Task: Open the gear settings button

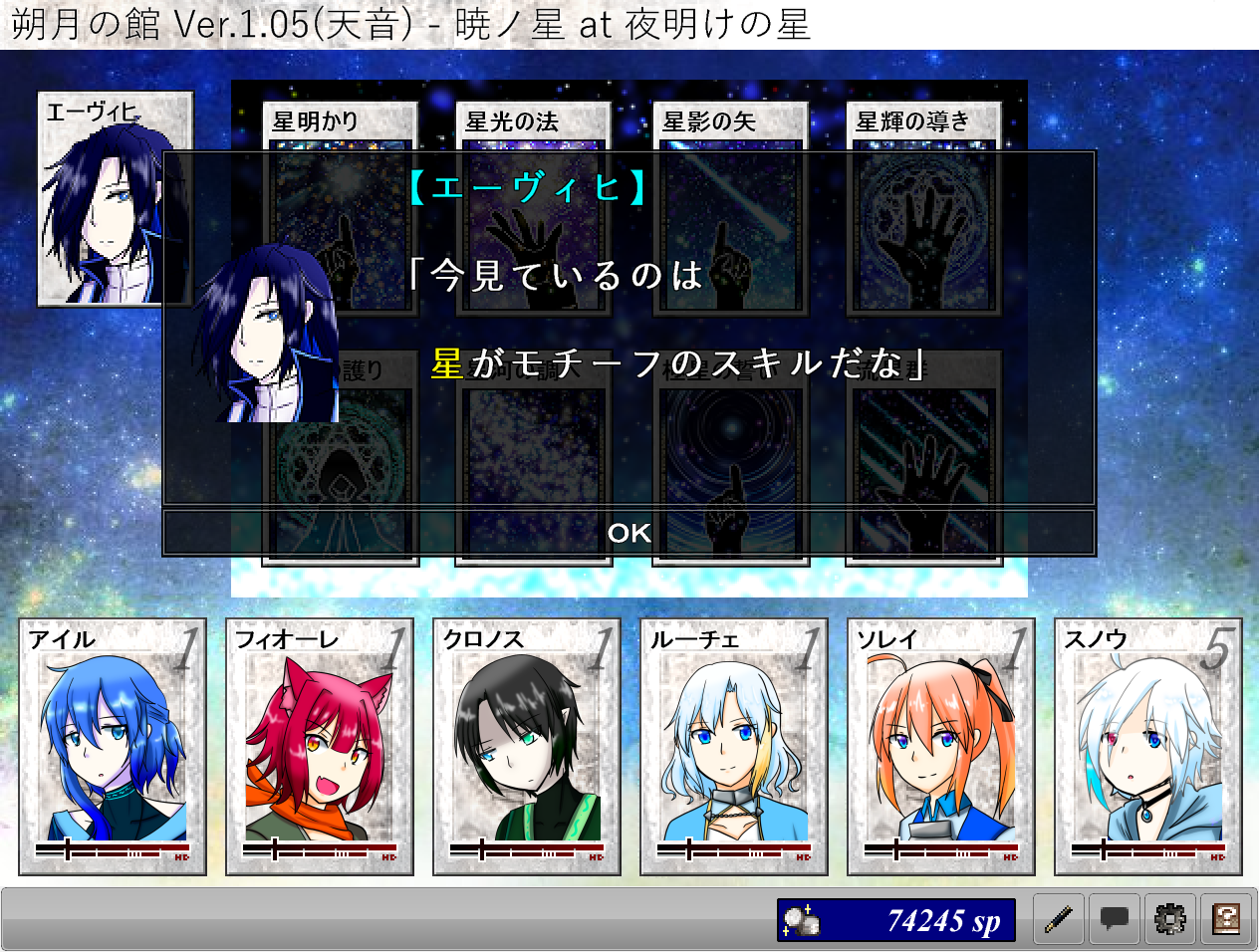Action: tap(1169, 919)
